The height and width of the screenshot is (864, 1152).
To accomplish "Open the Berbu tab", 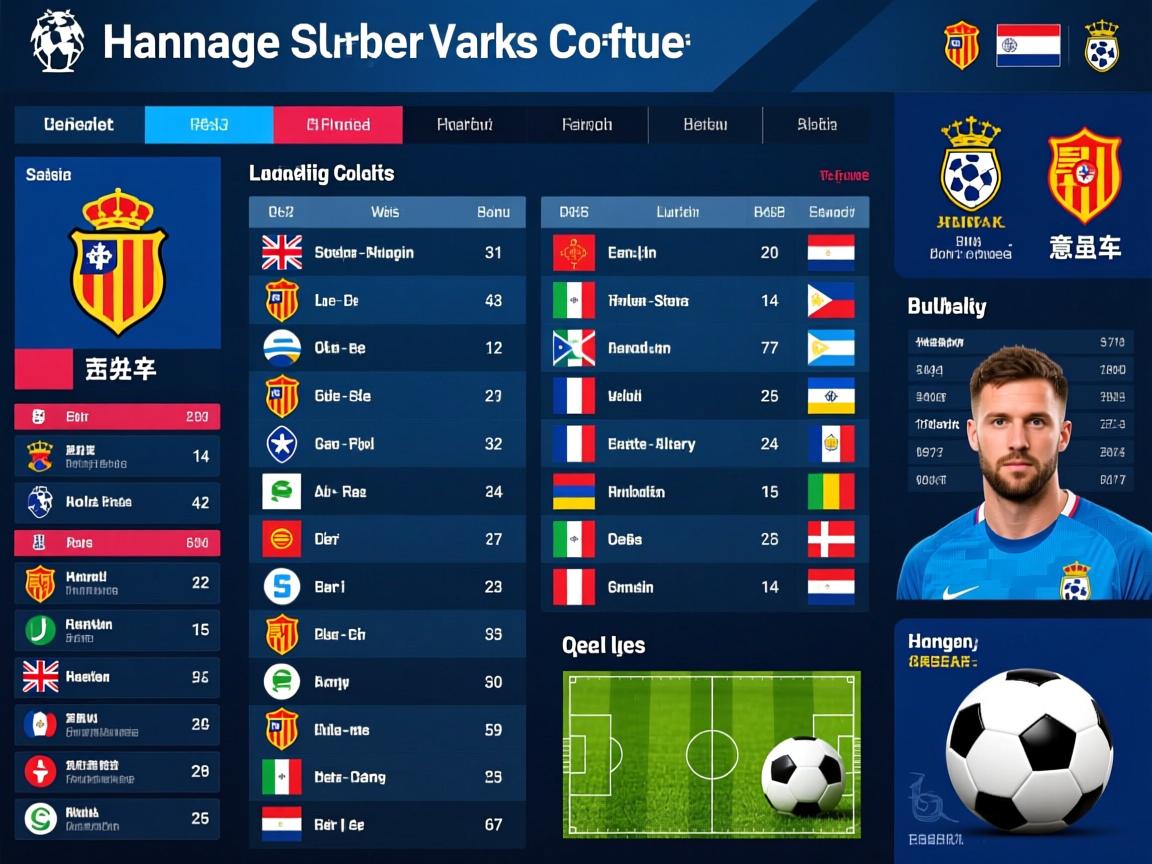I will pyautogui.click(x=705, y=125).
